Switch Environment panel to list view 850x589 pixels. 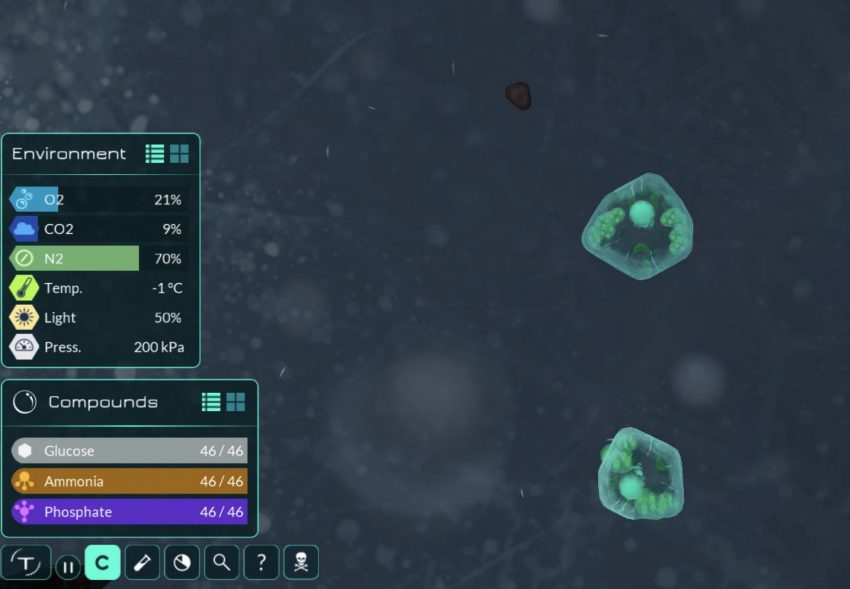pyautogui.click(x=155, y=154)
